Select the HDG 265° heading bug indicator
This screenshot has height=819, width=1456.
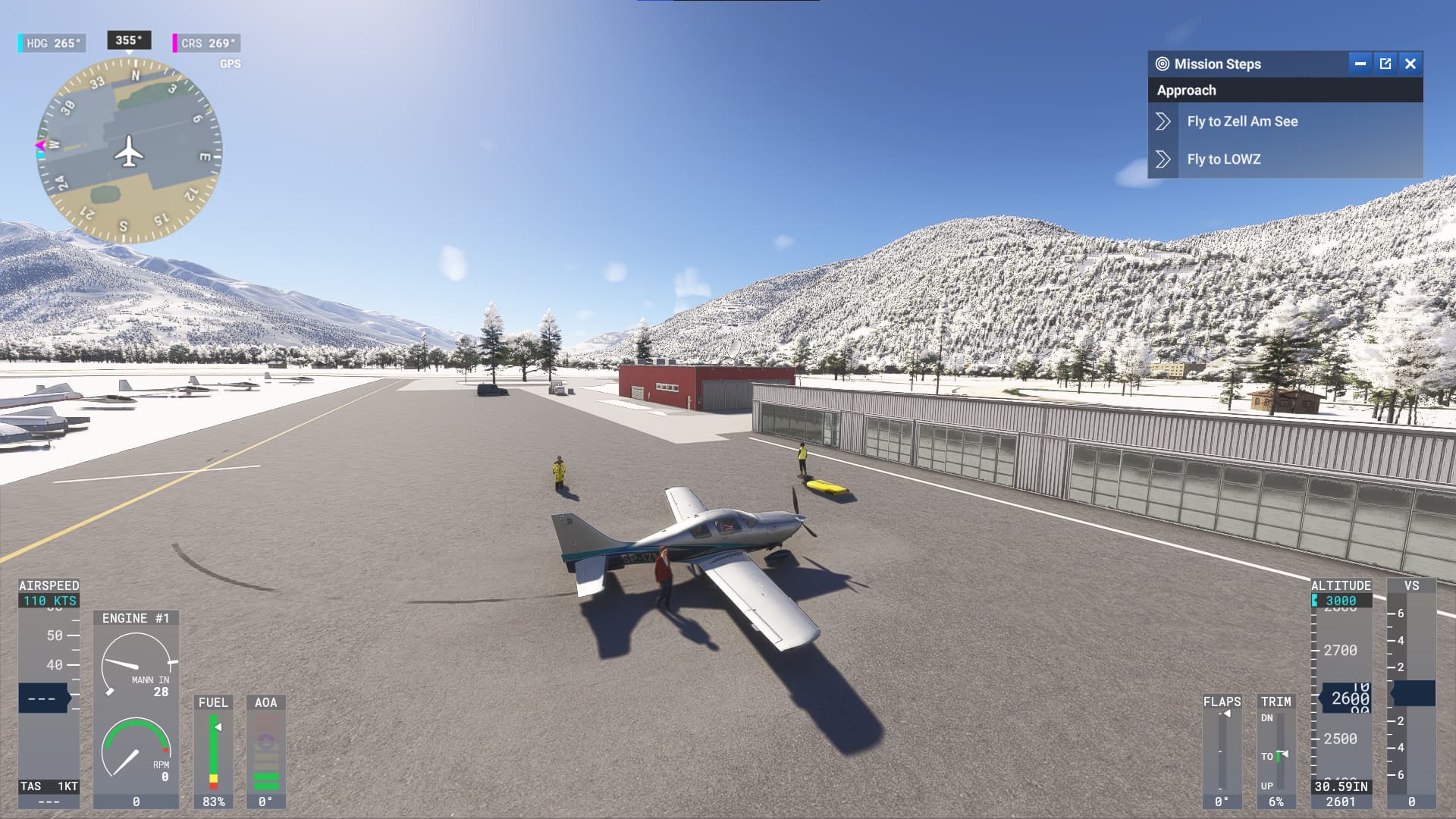(x=52, y=43)
